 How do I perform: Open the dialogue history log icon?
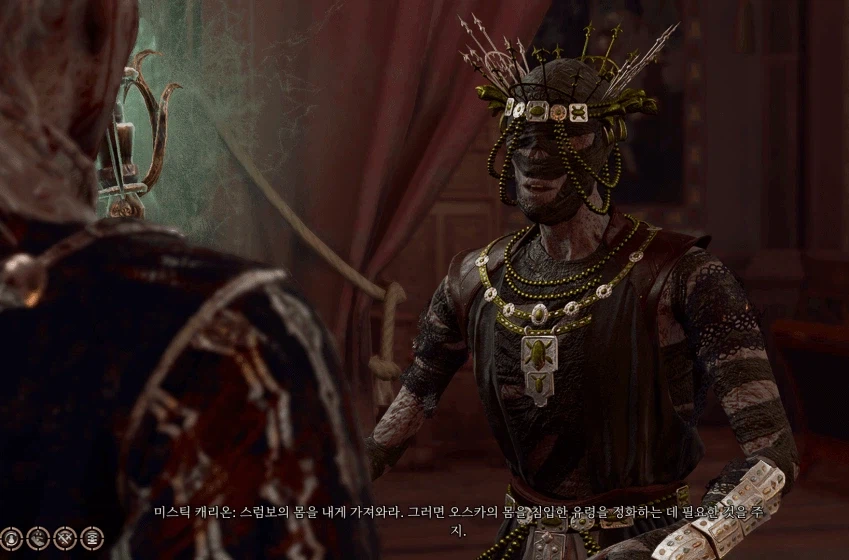pos(92,538)
